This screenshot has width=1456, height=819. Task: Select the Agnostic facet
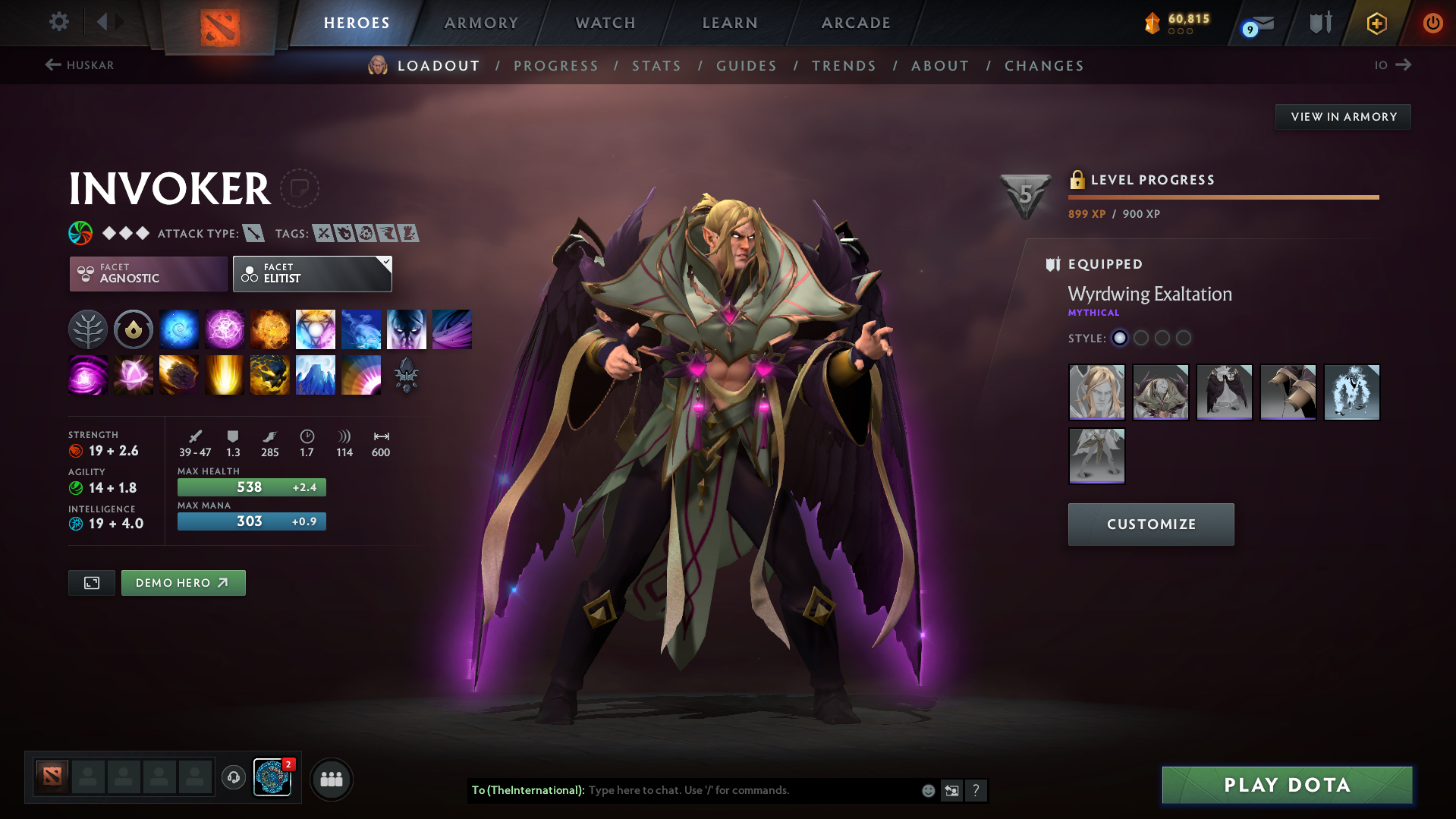coord(147,273)
